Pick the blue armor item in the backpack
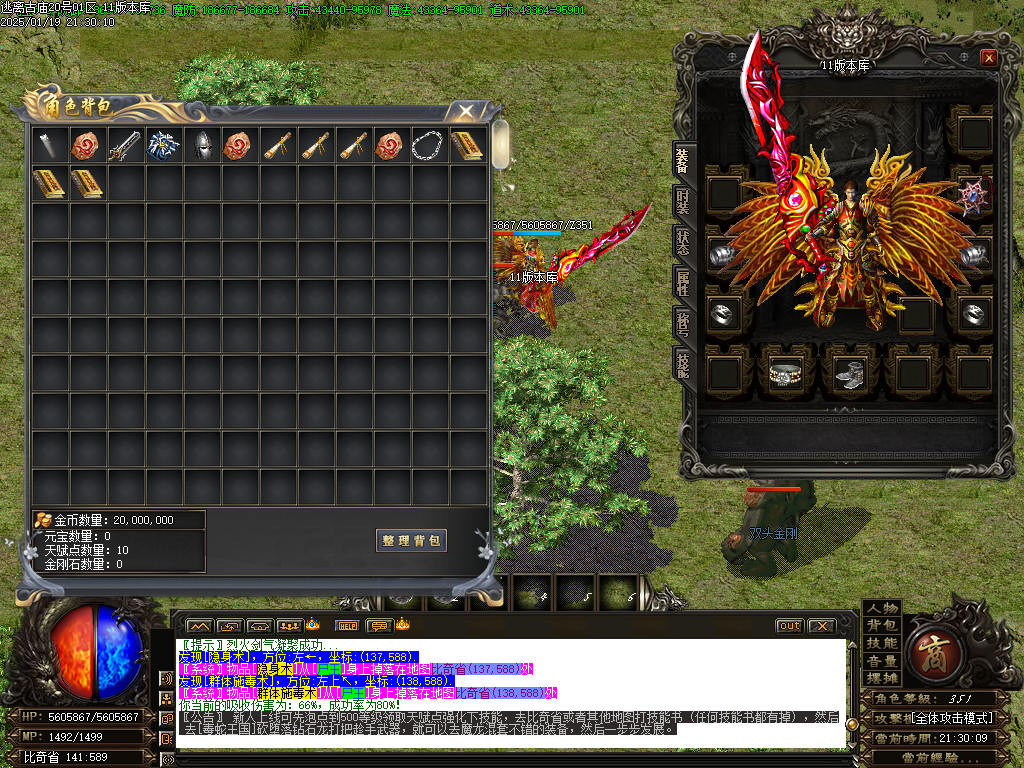1024x768 pixels. [x=164, y=145]
